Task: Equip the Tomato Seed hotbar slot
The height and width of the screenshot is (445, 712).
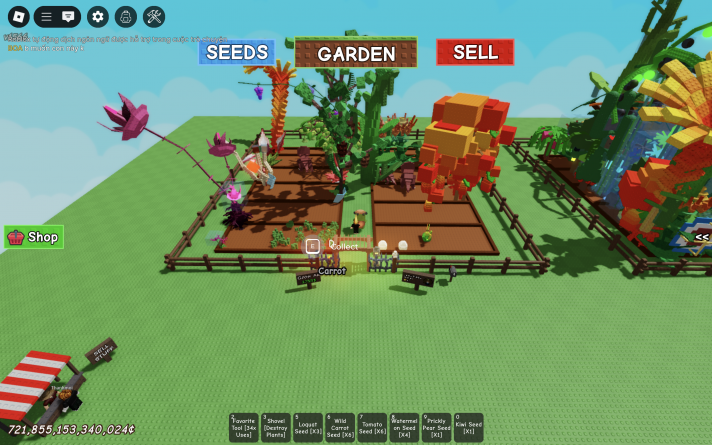Action: click(372, 427)
